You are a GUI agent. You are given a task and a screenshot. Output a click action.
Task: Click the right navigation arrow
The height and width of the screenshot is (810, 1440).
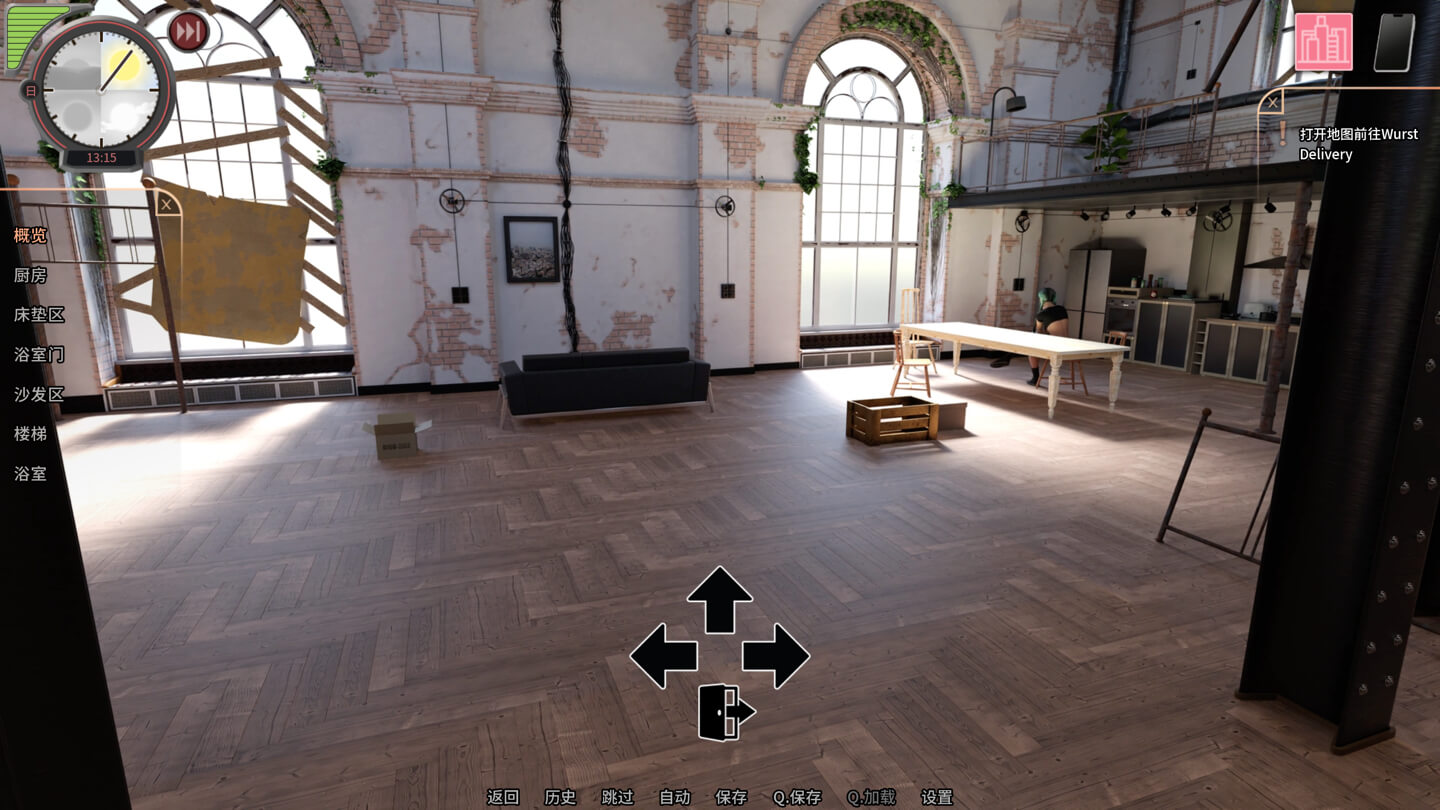click(776, 656)
